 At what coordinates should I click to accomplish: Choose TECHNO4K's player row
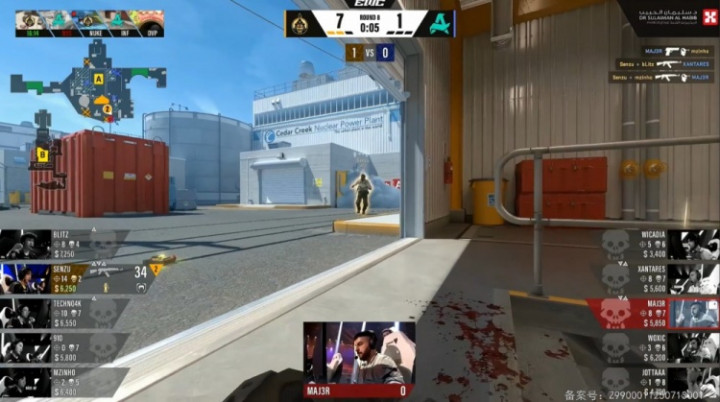click(x=60, y=312)
